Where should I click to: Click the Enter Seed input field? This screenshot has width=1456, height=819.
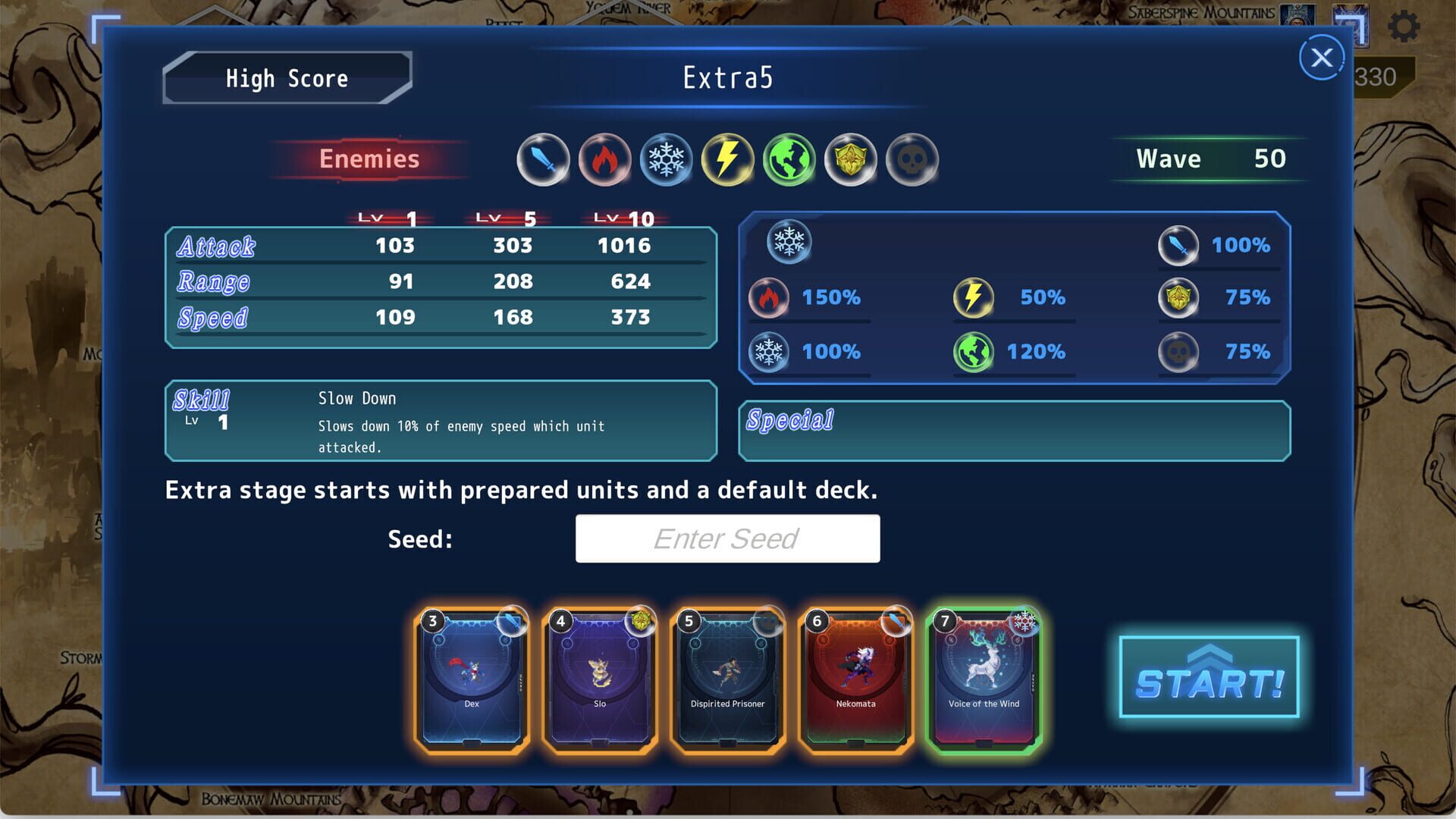[x=728, y=538]
